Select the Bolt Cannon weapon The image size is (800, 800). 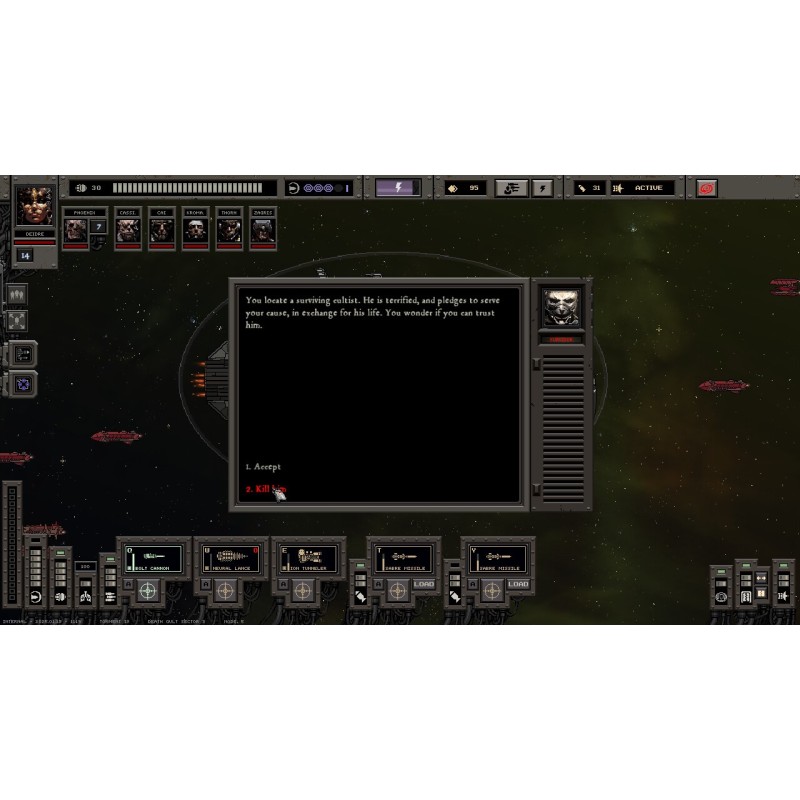pos(155,558)
